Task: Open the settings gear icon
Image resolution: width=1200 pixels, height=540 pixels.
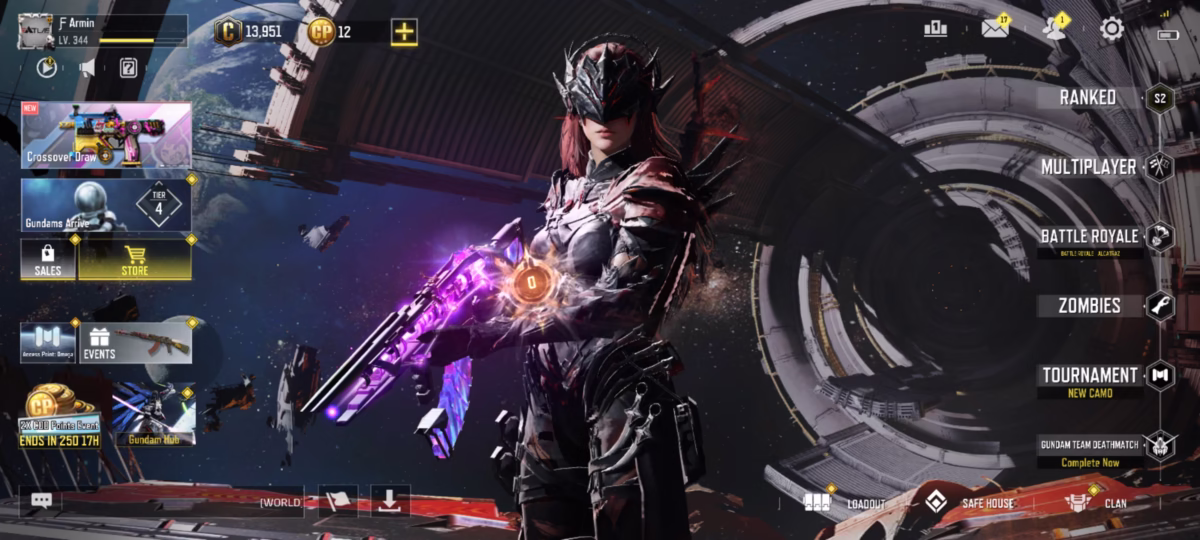Action: [1112, 29]
